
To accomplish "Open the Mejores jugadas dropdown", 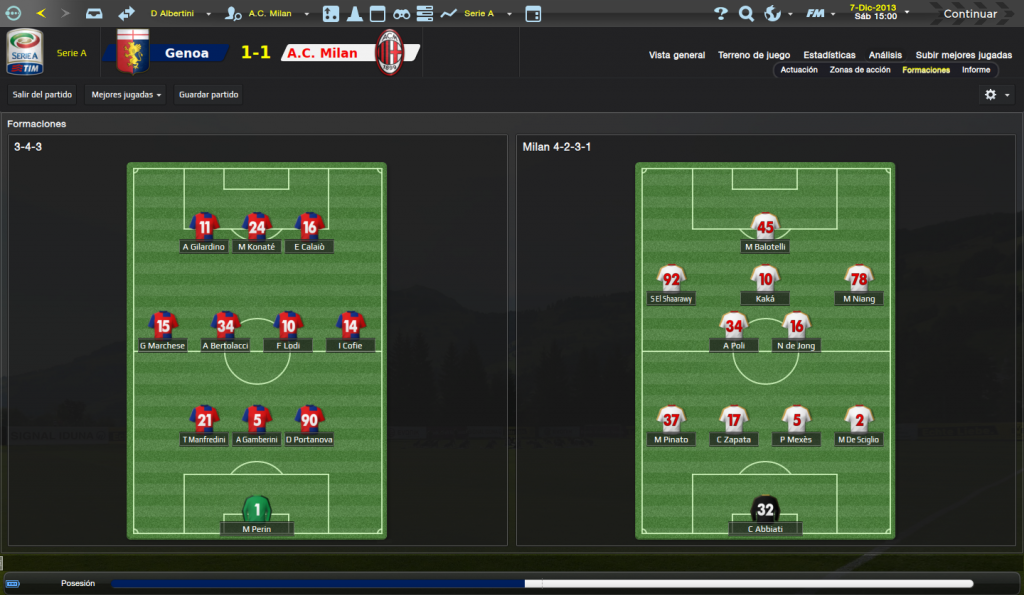I will [127, 95].
